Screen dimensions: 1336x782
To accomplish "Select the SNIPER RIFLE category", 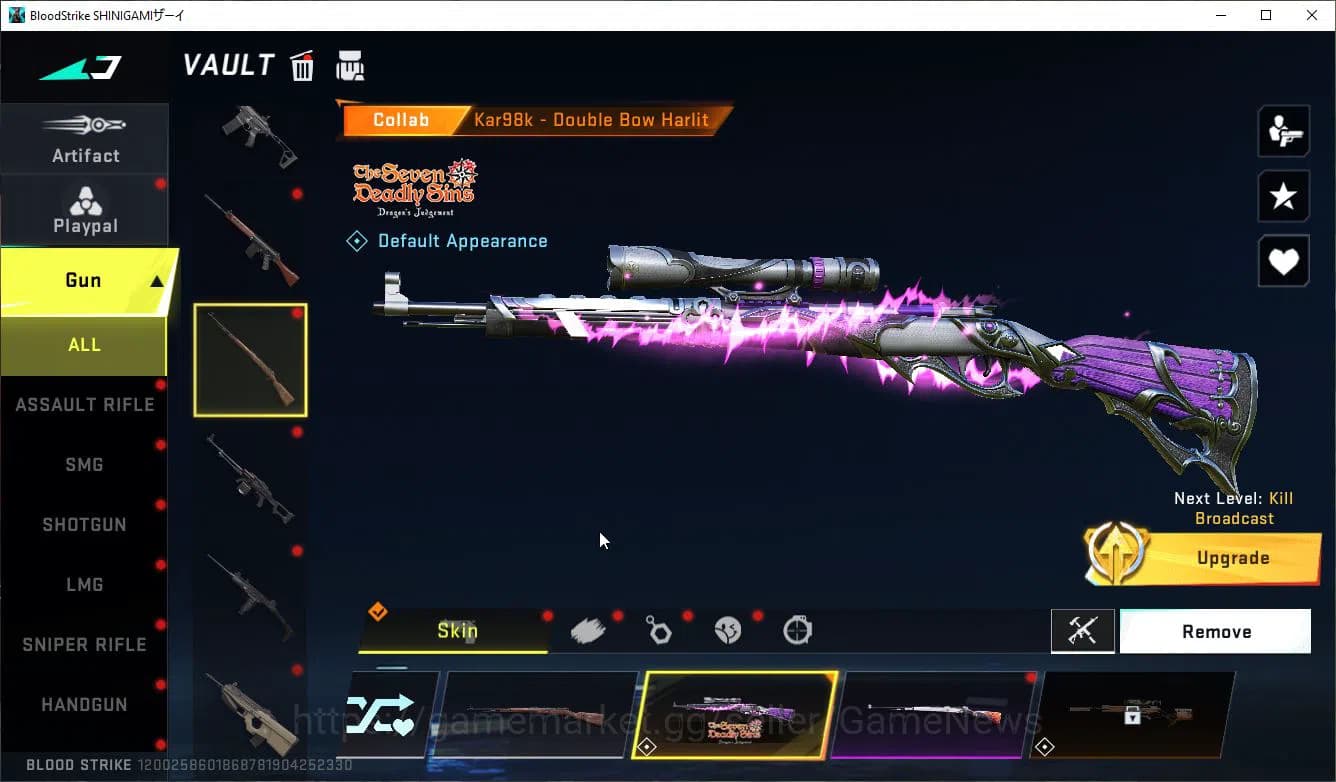I will coord(84,644).
